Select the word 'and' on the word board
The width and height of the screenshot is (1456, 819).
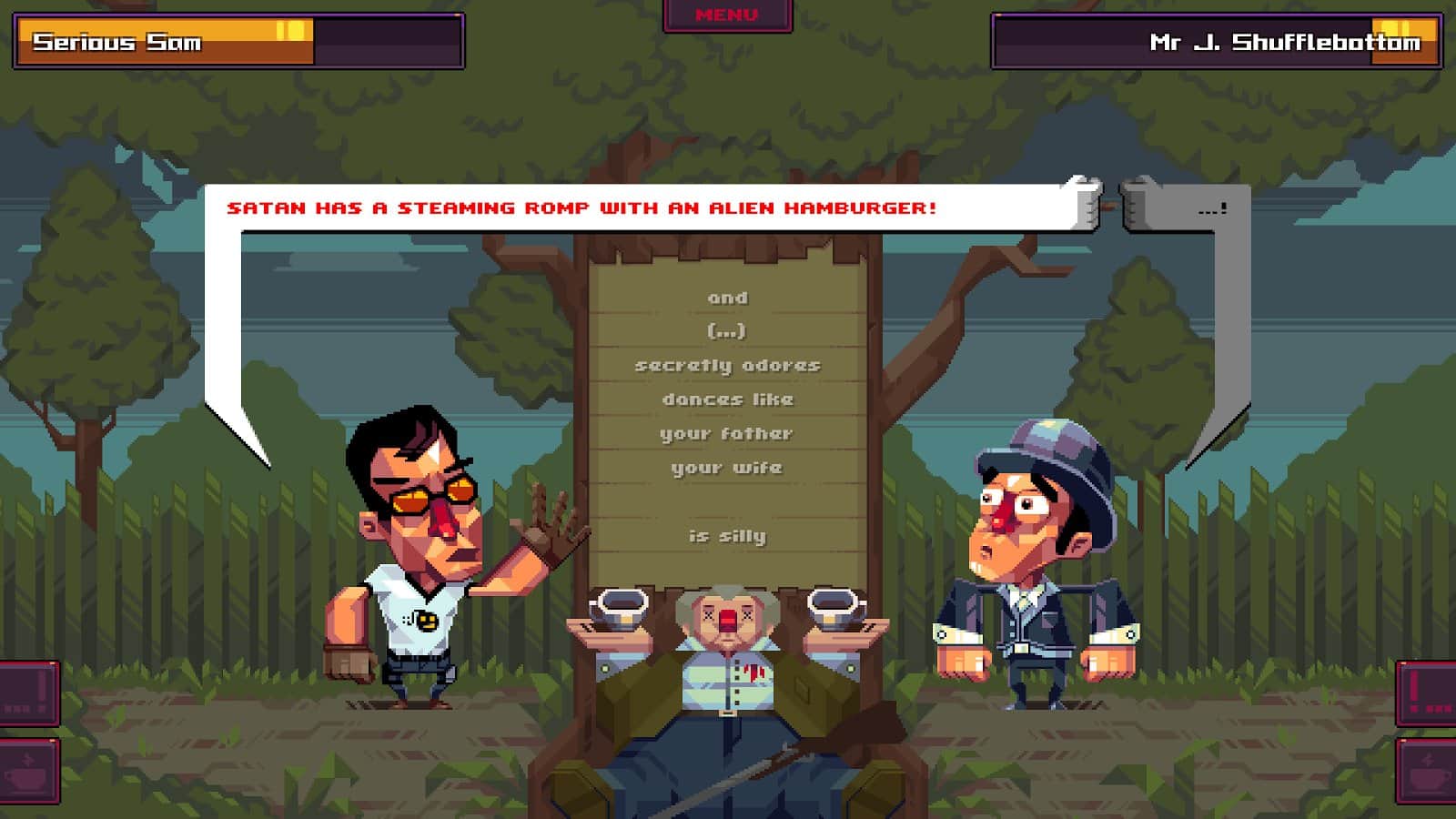click(730, 298)
